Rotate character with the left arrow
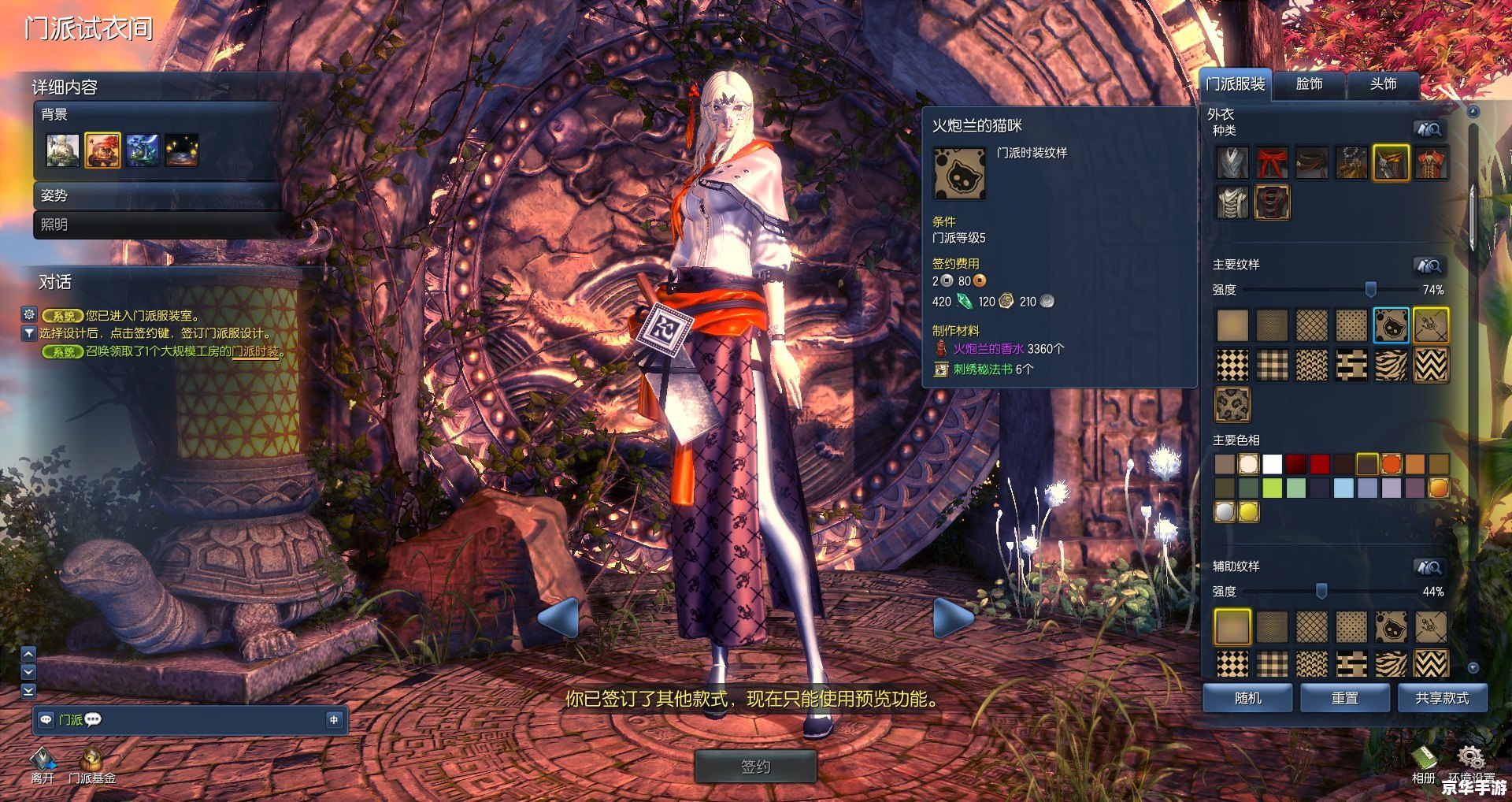Viewport: 1512px width, 802px height. tap(559, 617)
